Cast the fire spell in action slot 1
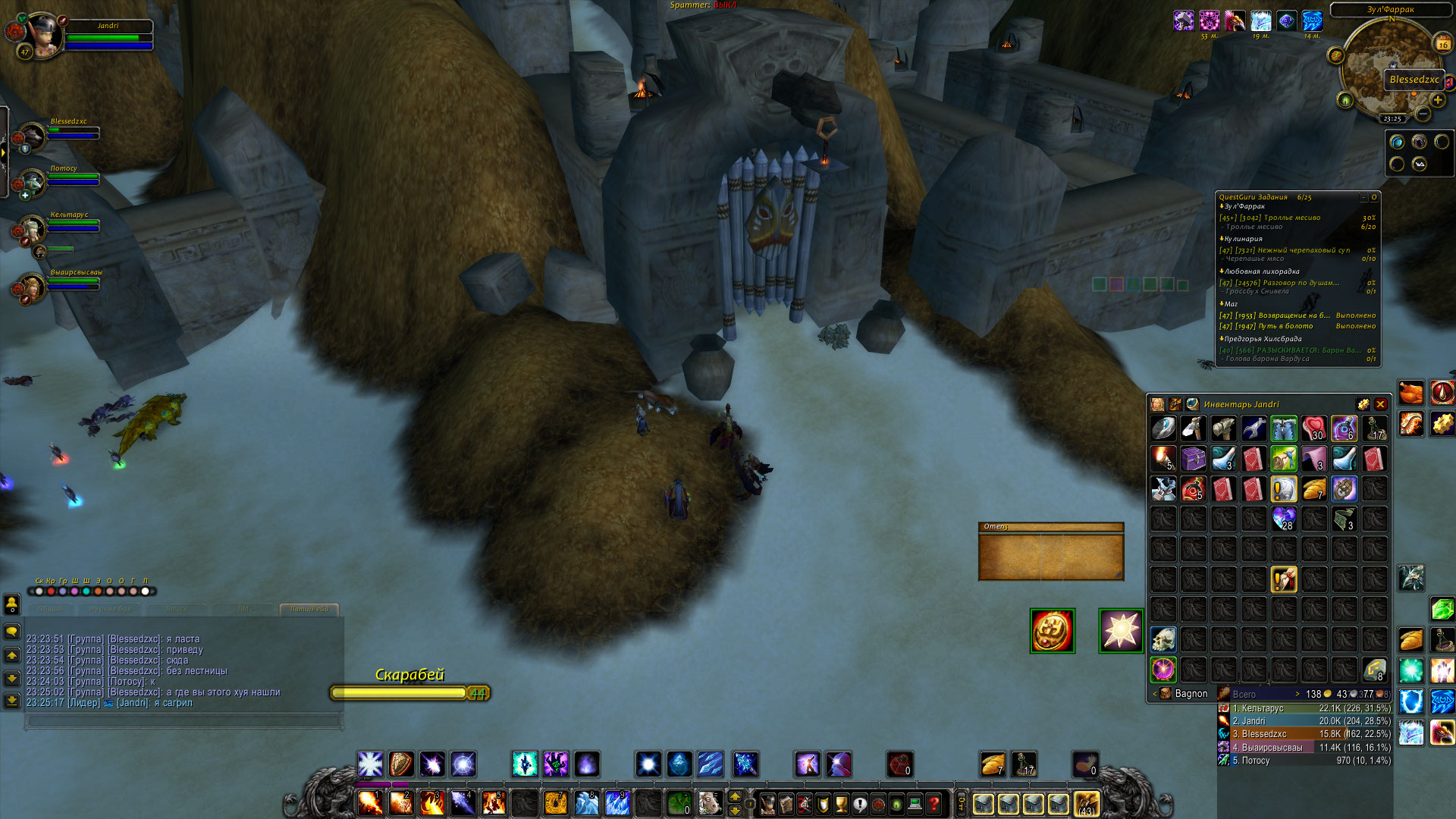Image resolution: width=1456 pixels, height=819 pixels. click(x=370, y=802)
